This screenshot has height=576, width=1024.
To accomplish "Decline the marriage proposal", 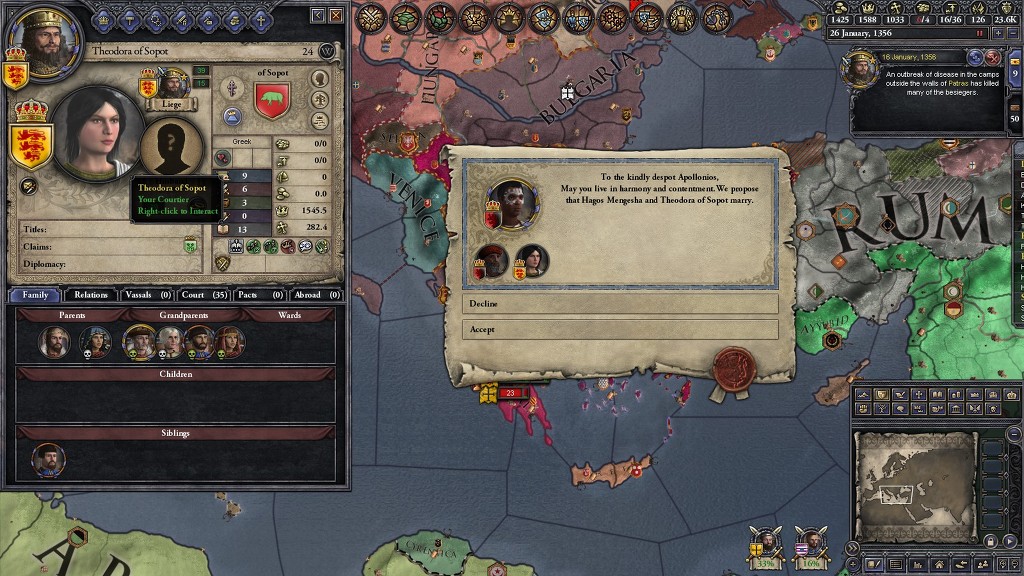I will [620, 303].
